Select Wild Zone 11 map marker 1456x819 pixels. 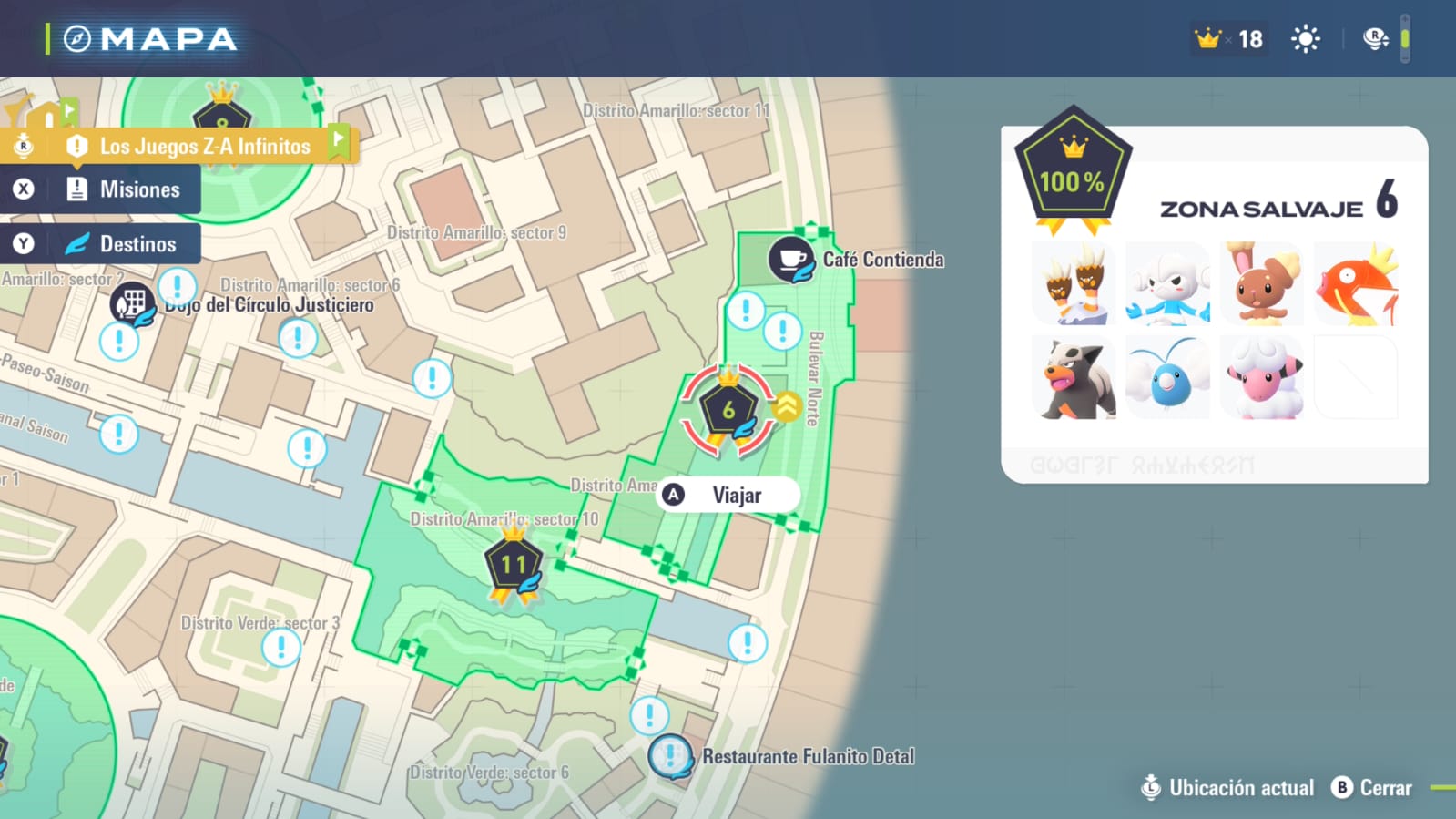(x=514, y=565)
